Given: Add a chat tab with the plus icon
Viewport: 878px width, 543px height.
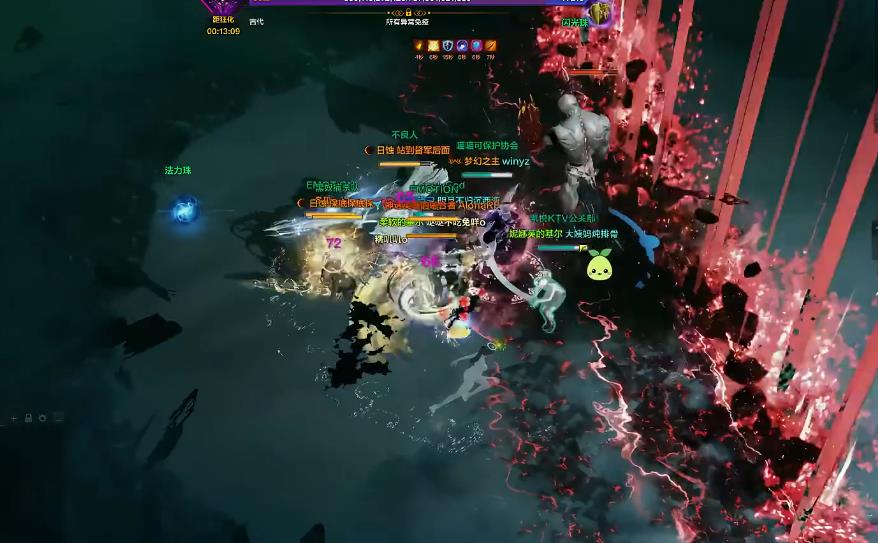Looking at the screenshot, I should (14, 418).
